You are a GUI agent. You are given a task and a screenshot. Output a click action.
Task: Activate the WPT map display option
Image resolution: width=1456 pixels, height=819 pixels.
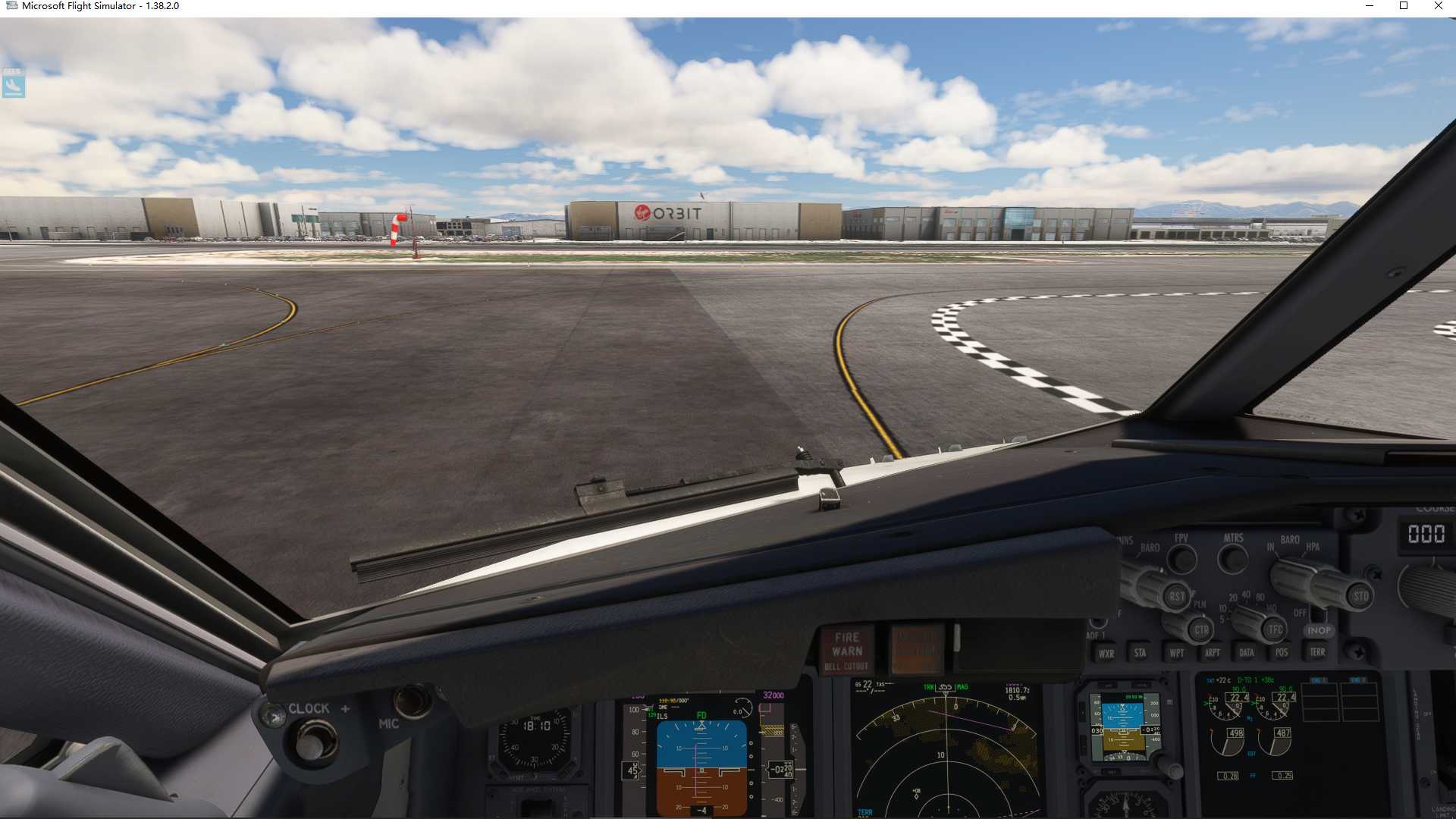coord(1177,653)
